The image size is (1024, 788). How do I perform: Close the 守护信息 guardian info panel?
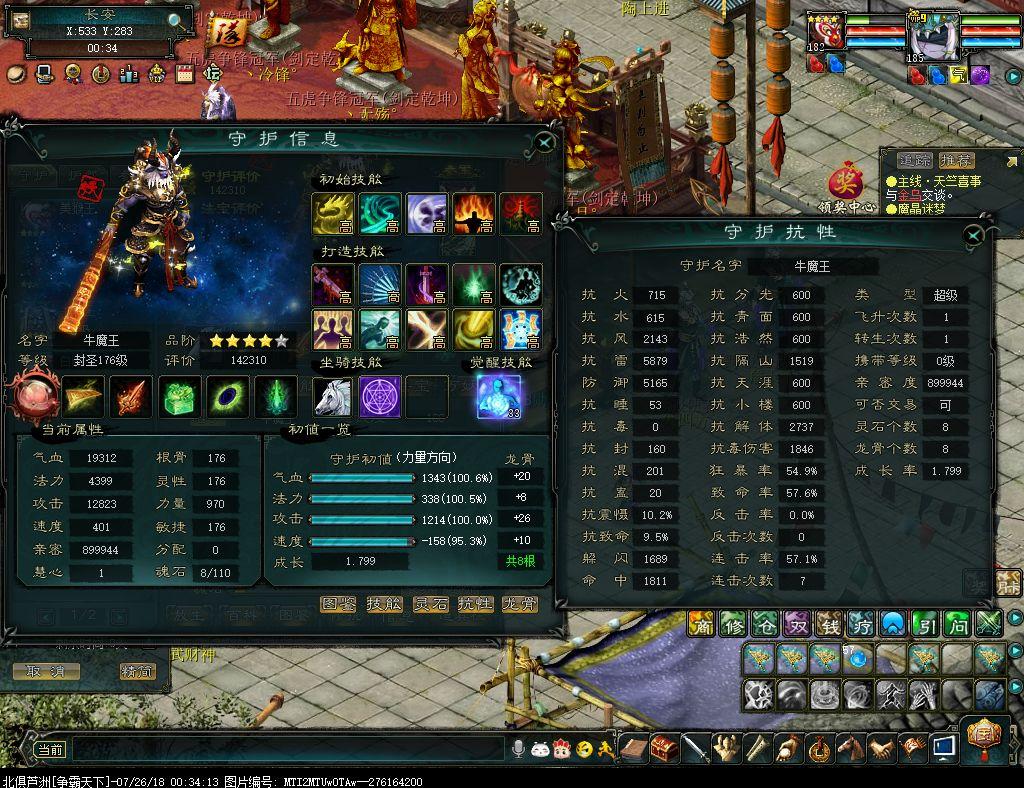[x=545, y=142]
